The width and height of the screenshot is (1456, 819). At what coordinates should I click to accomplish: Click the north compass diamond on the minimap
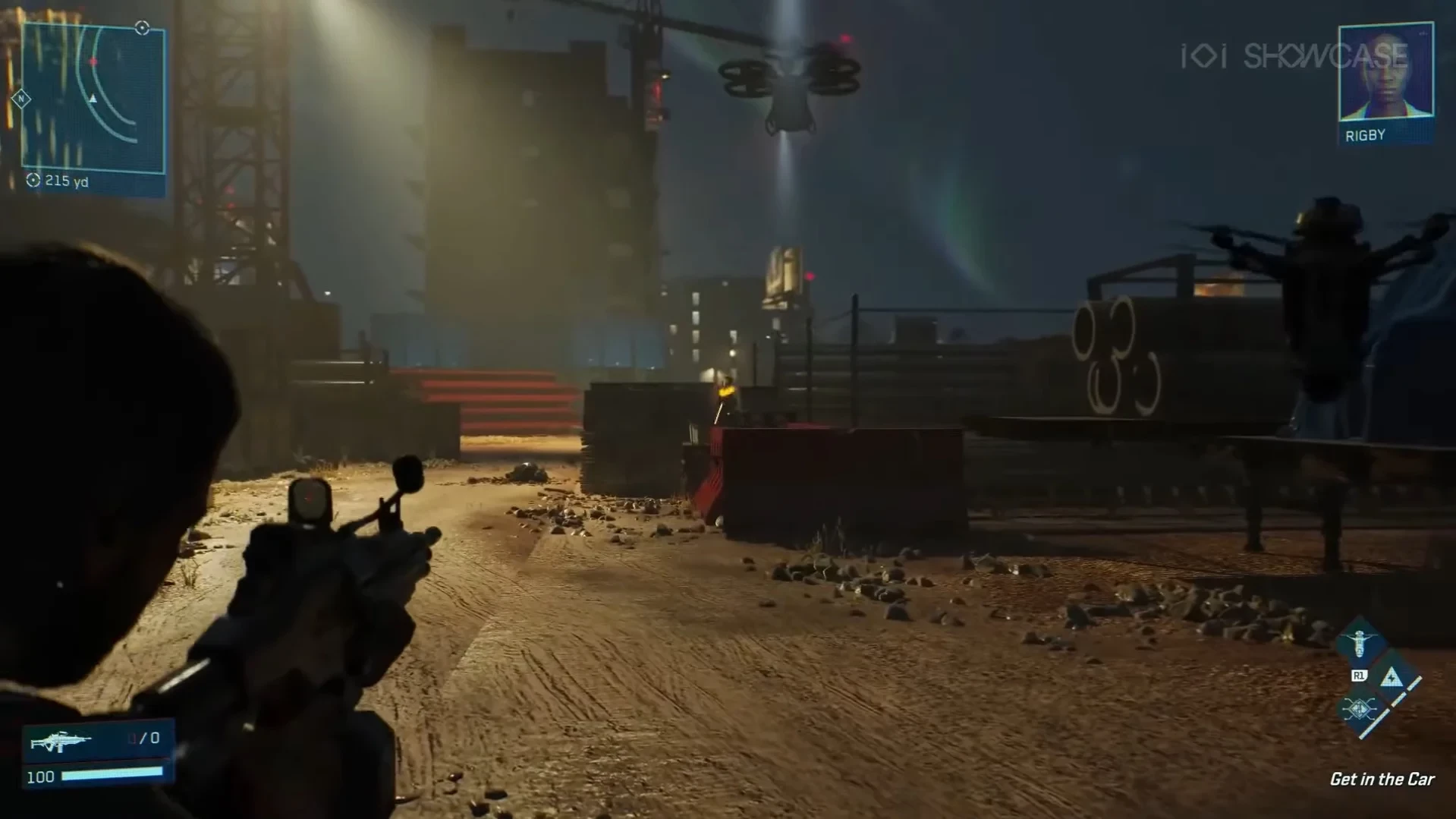pos(21,99)
